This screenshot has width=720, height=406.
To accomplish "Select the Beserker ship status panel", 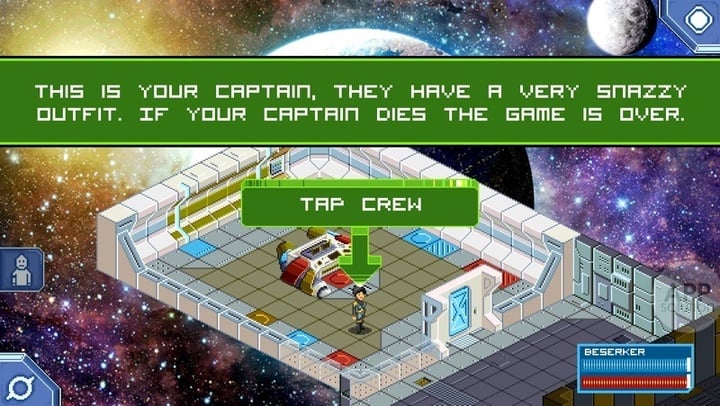I will (635, 367).
